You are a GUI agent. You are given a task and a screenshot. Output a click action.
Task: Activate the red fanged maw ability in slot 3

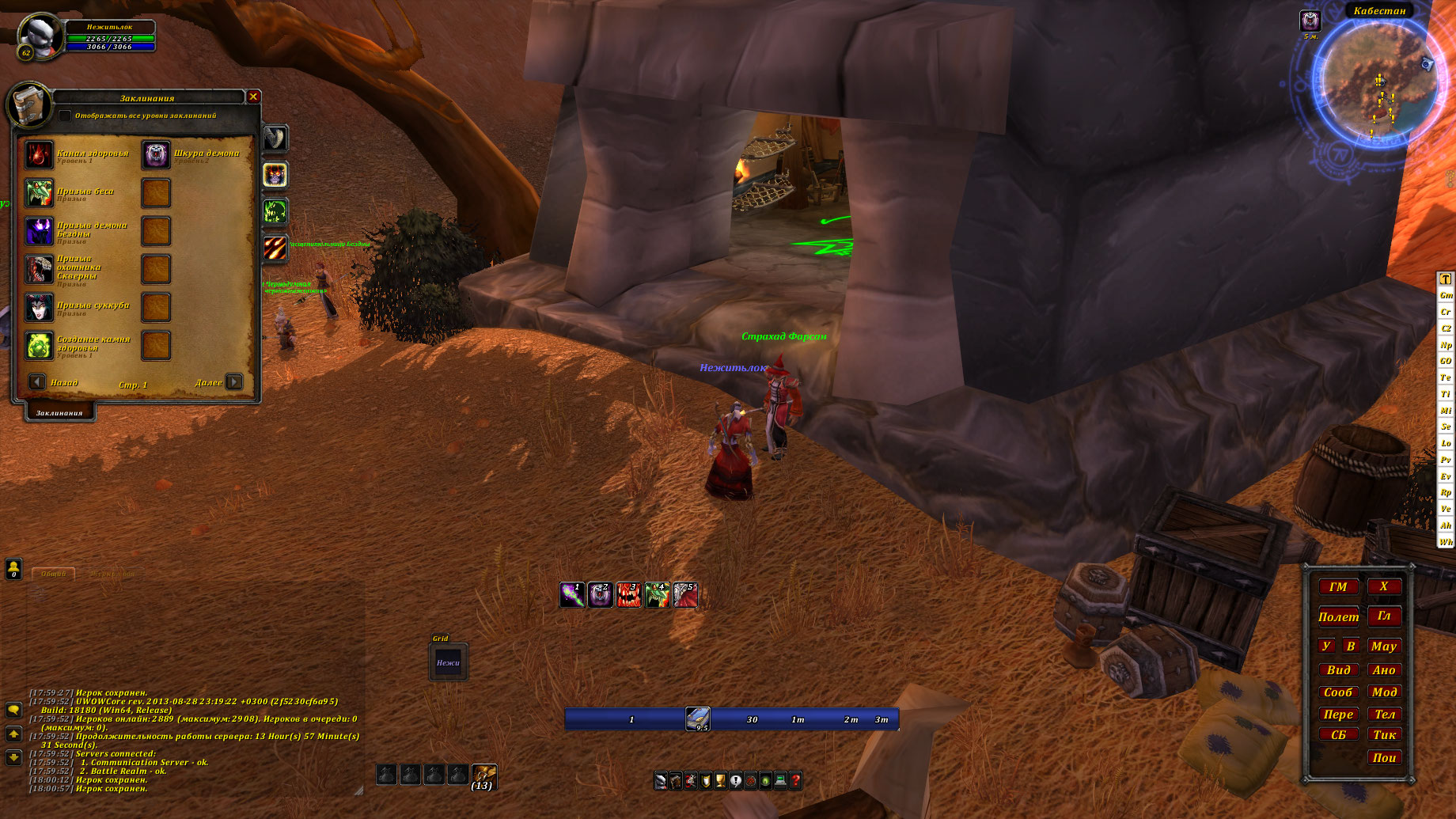[628, 595]
